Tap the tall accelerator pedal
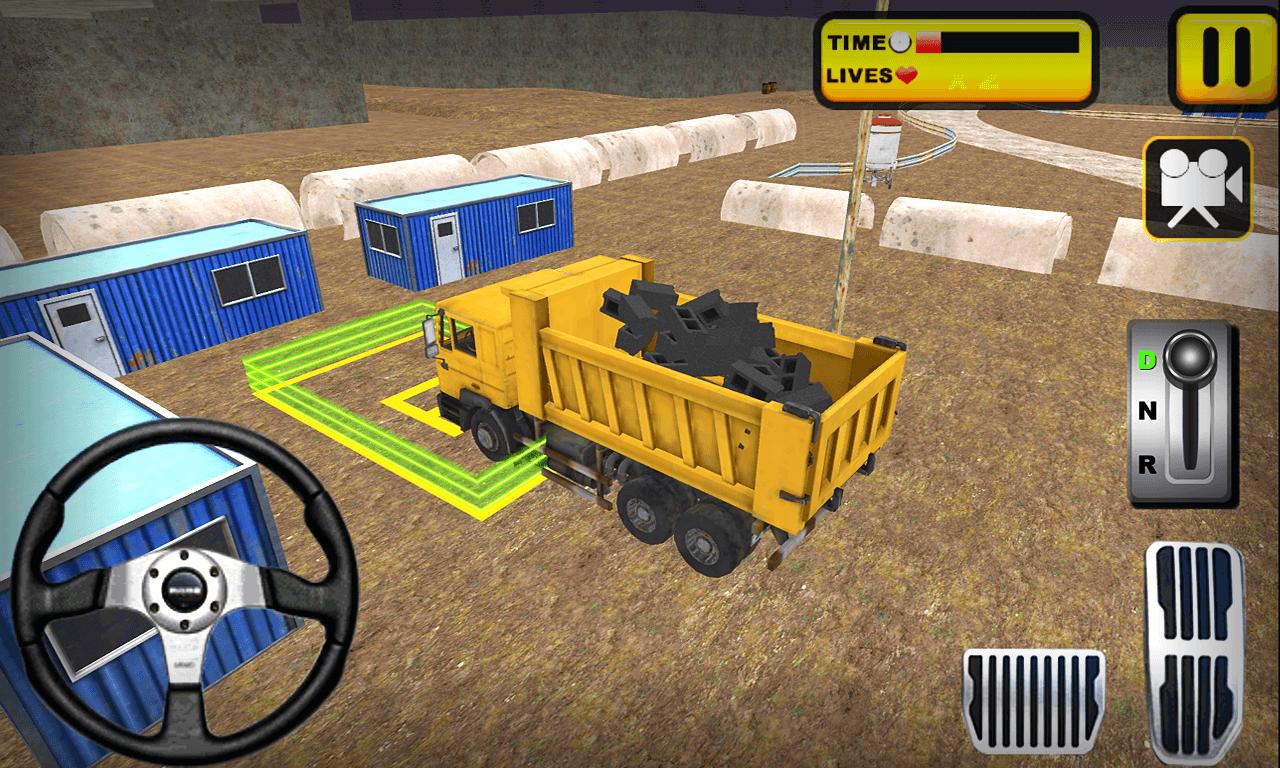This screenshot has height=768, width=1280. click(1194, 652)
